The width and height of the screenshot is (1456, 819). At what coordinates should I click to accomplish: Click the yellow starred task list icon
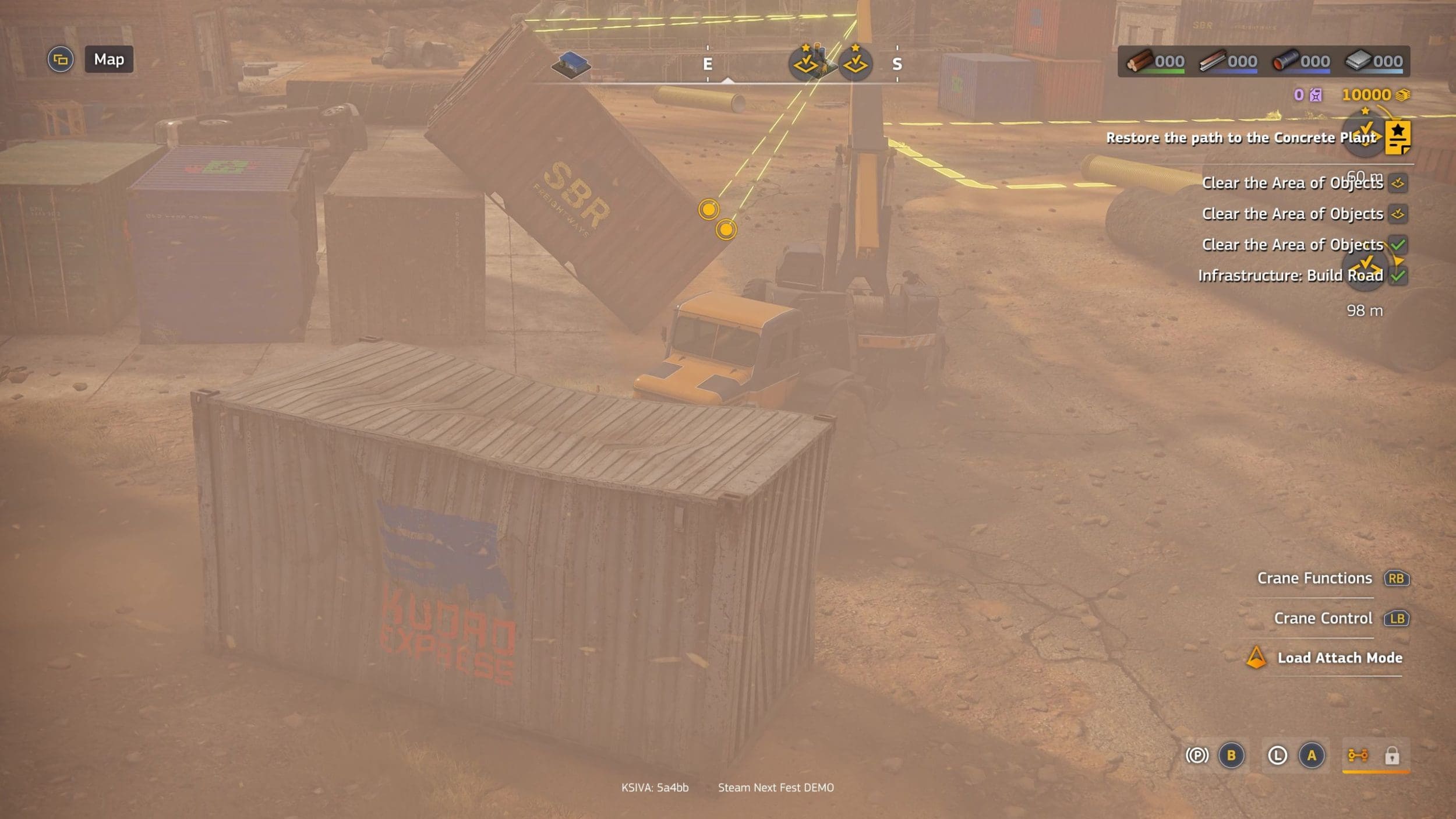(1398, 137)
